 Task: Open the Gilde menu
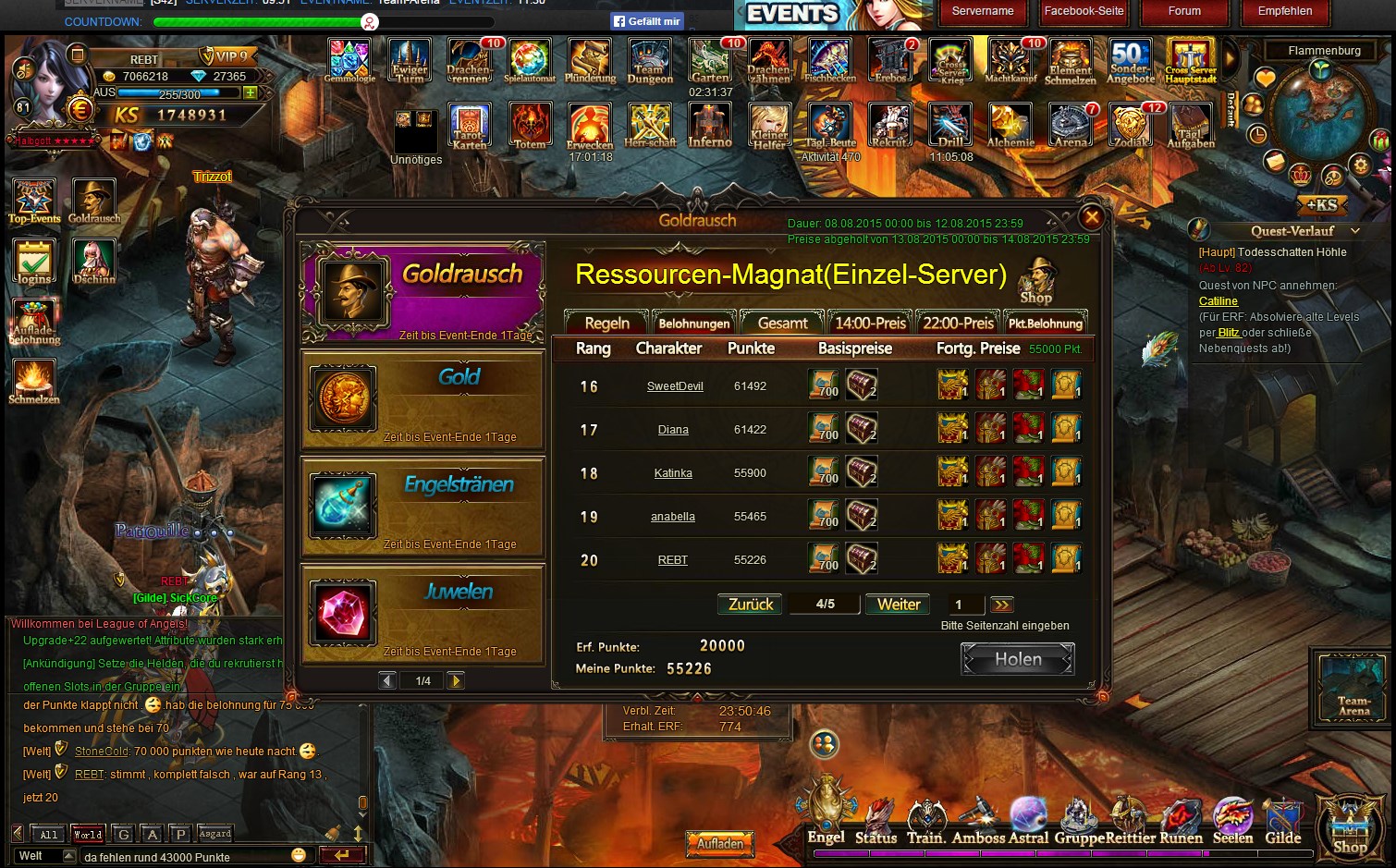[1282, 823]
